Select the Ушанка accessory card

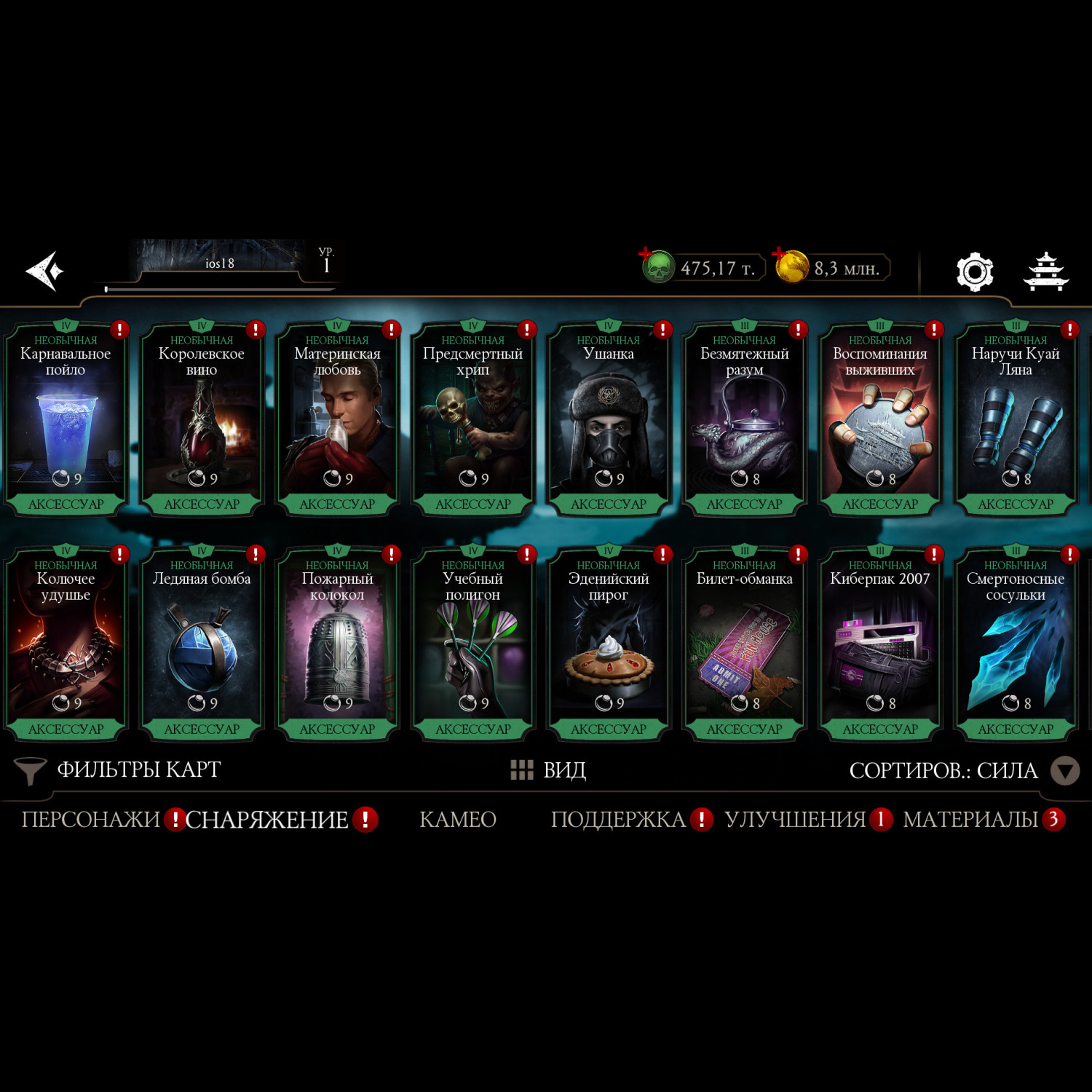point(609,419)
